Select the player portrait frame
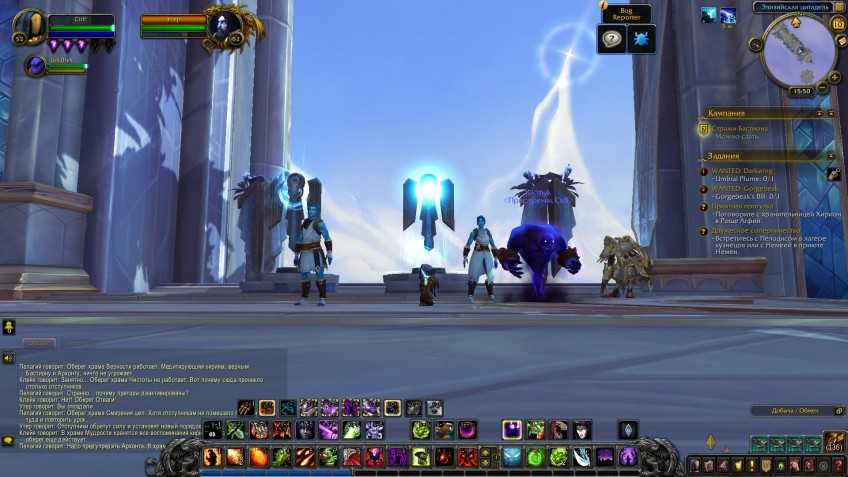848x477 pixels. coord(32,25)
